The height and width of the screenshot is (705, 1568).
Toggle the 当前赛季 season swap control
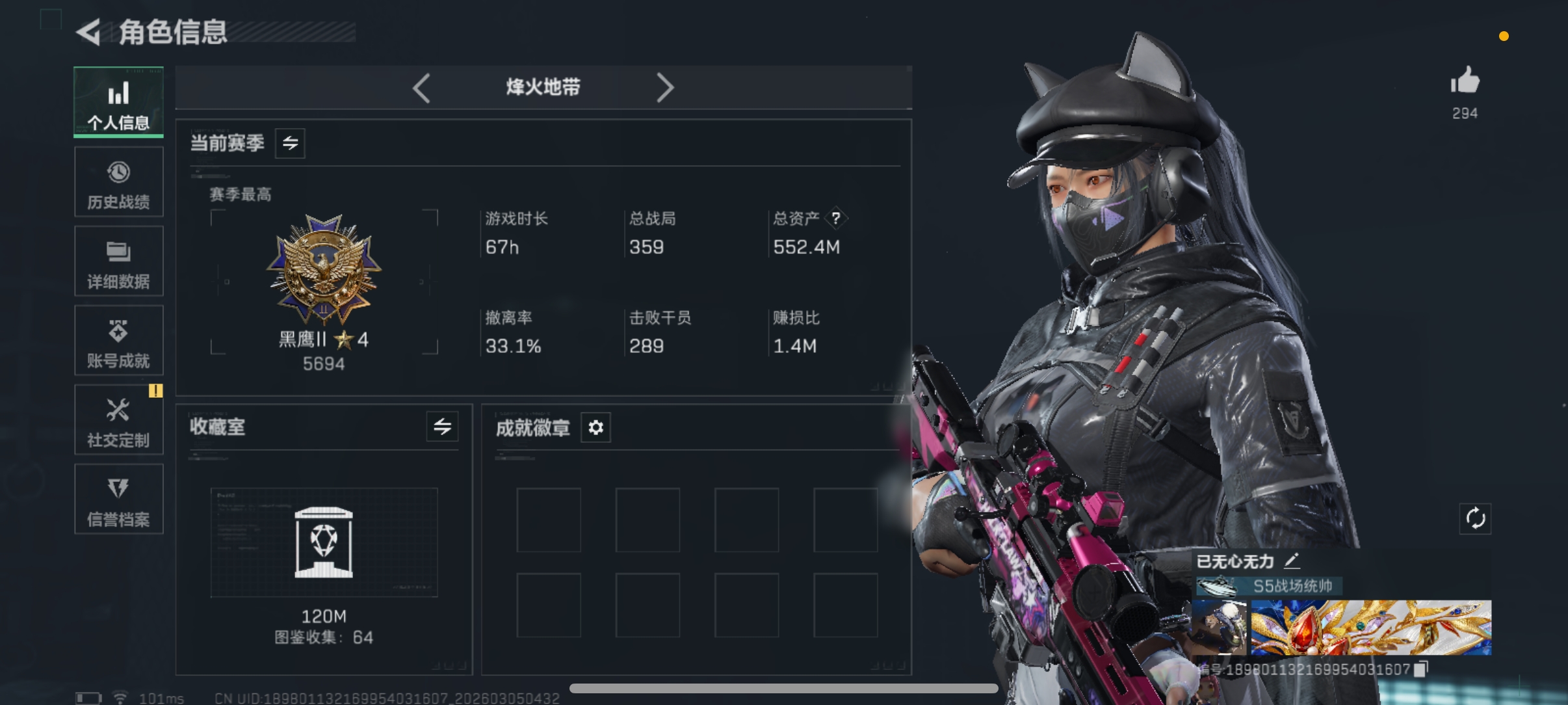[289, 143]
